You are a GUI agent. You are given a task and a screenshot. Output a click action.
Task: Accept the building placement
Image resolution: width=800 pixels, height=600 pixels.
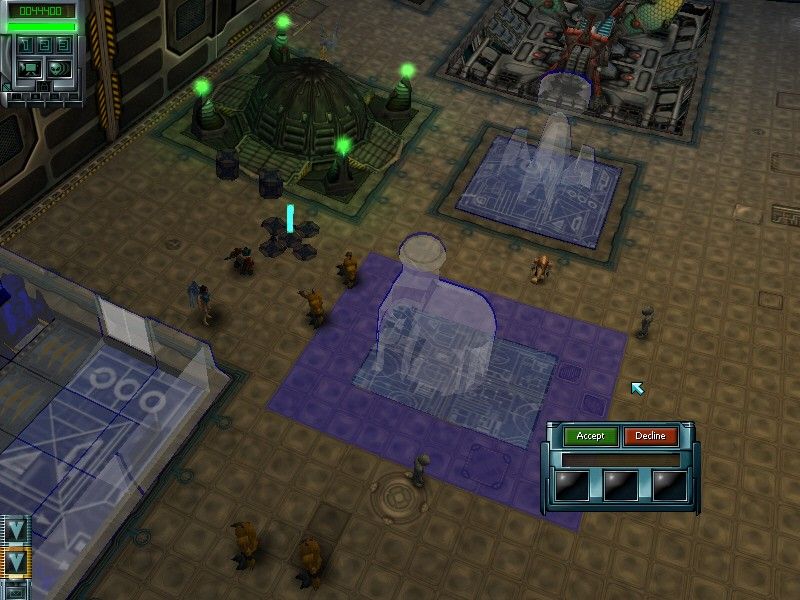coord(590,436)
